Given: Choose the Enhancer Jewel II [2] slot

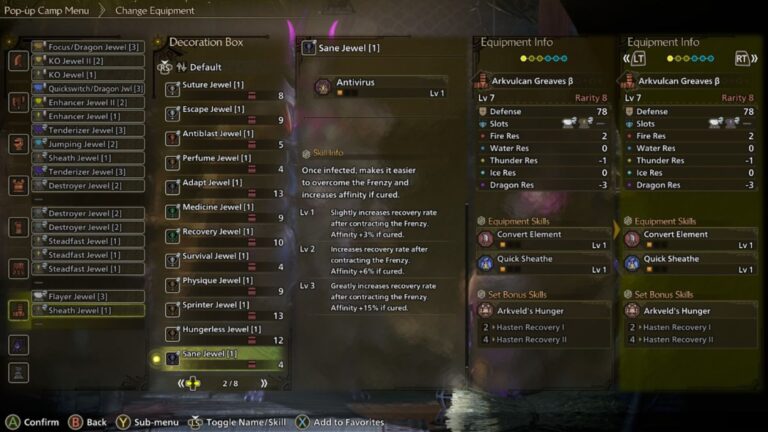Looking at the screenshot, I should coord(88,102).
